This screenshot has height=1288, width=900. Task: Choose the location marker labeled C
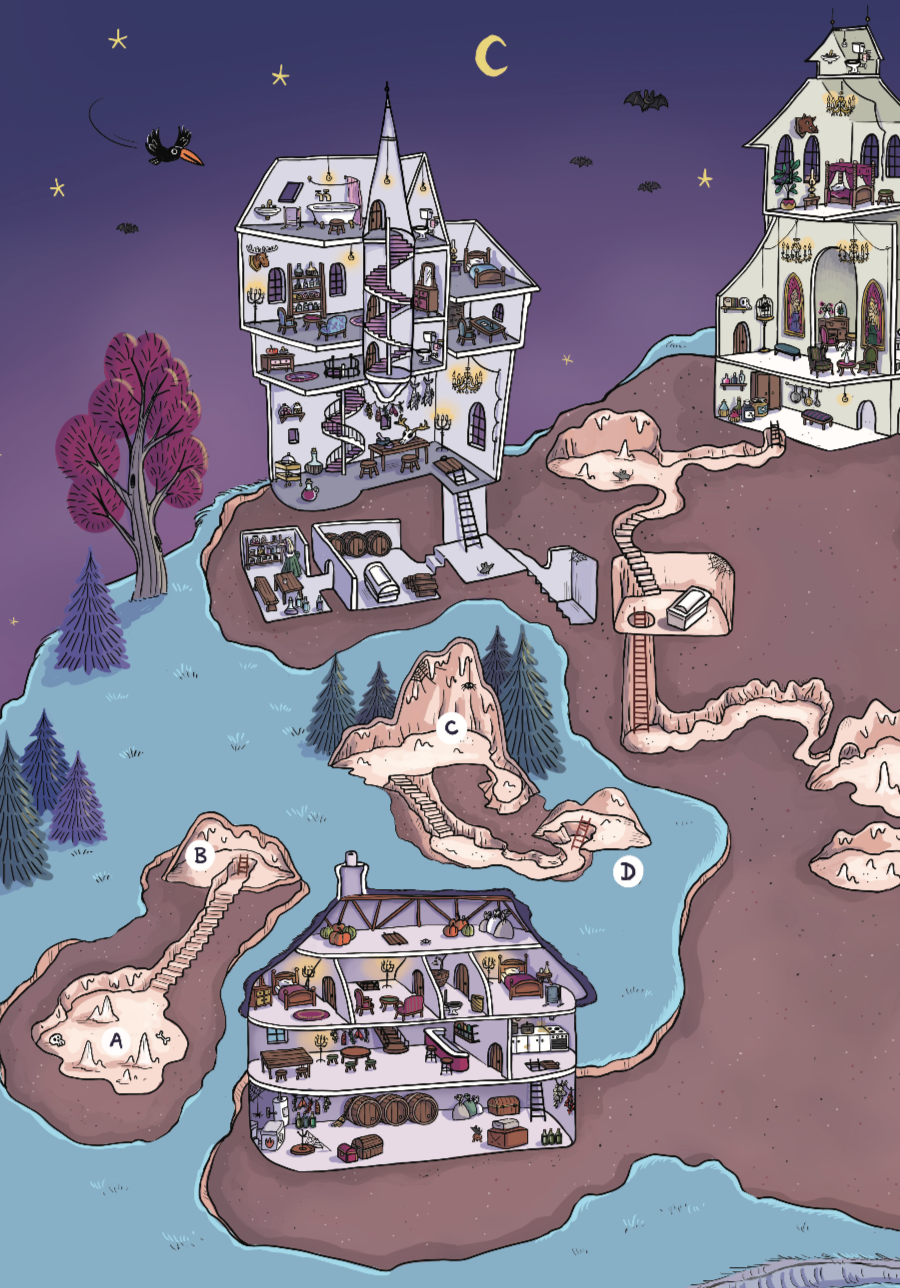(x=451, y=727)
